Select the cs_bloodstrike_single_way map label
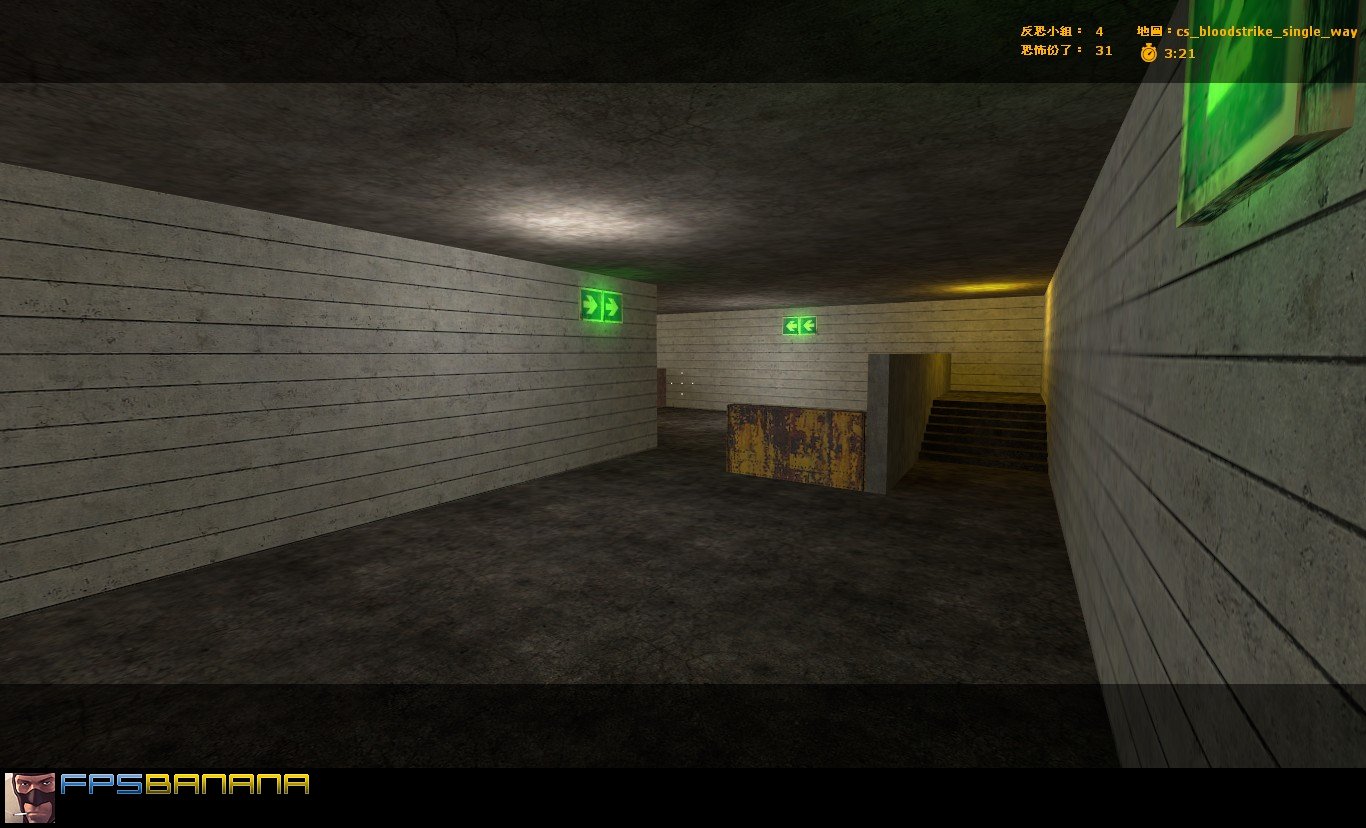The width and height of the screenshot is (1366, 828). 1266,31
